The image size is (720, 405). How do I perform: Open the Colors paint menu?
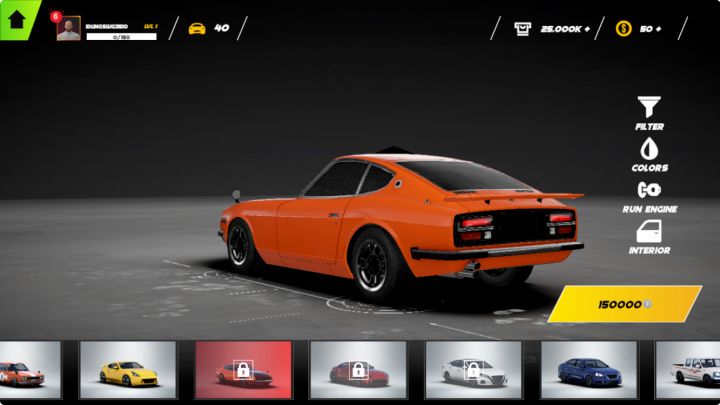point(649,154)
